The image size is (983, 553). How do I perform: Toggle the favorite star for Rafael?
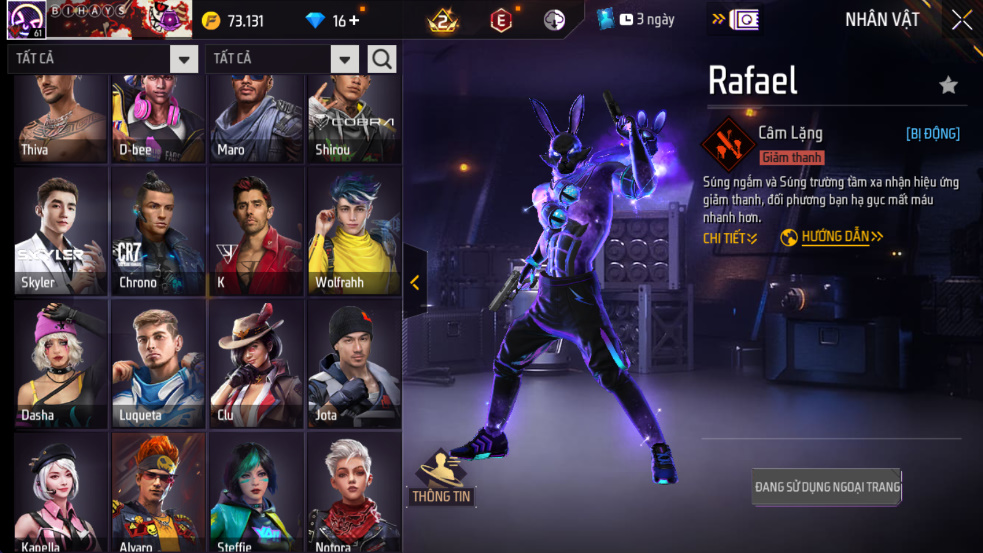coord(948,86)
